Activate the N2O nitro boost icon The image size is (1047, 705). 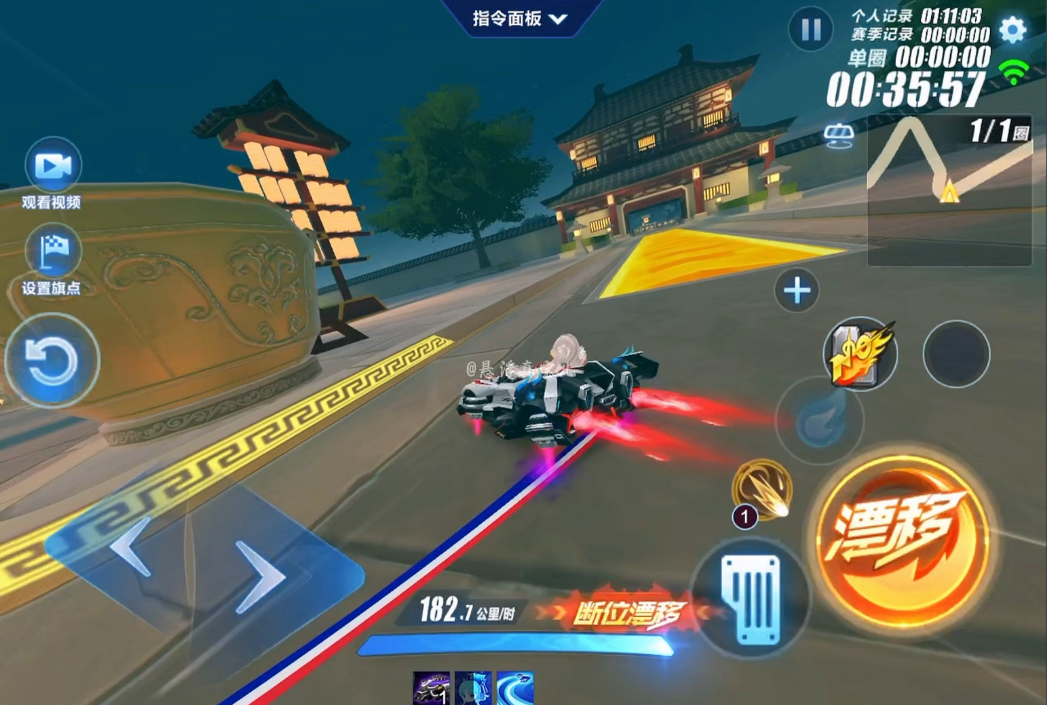click(x=859, y=353)
